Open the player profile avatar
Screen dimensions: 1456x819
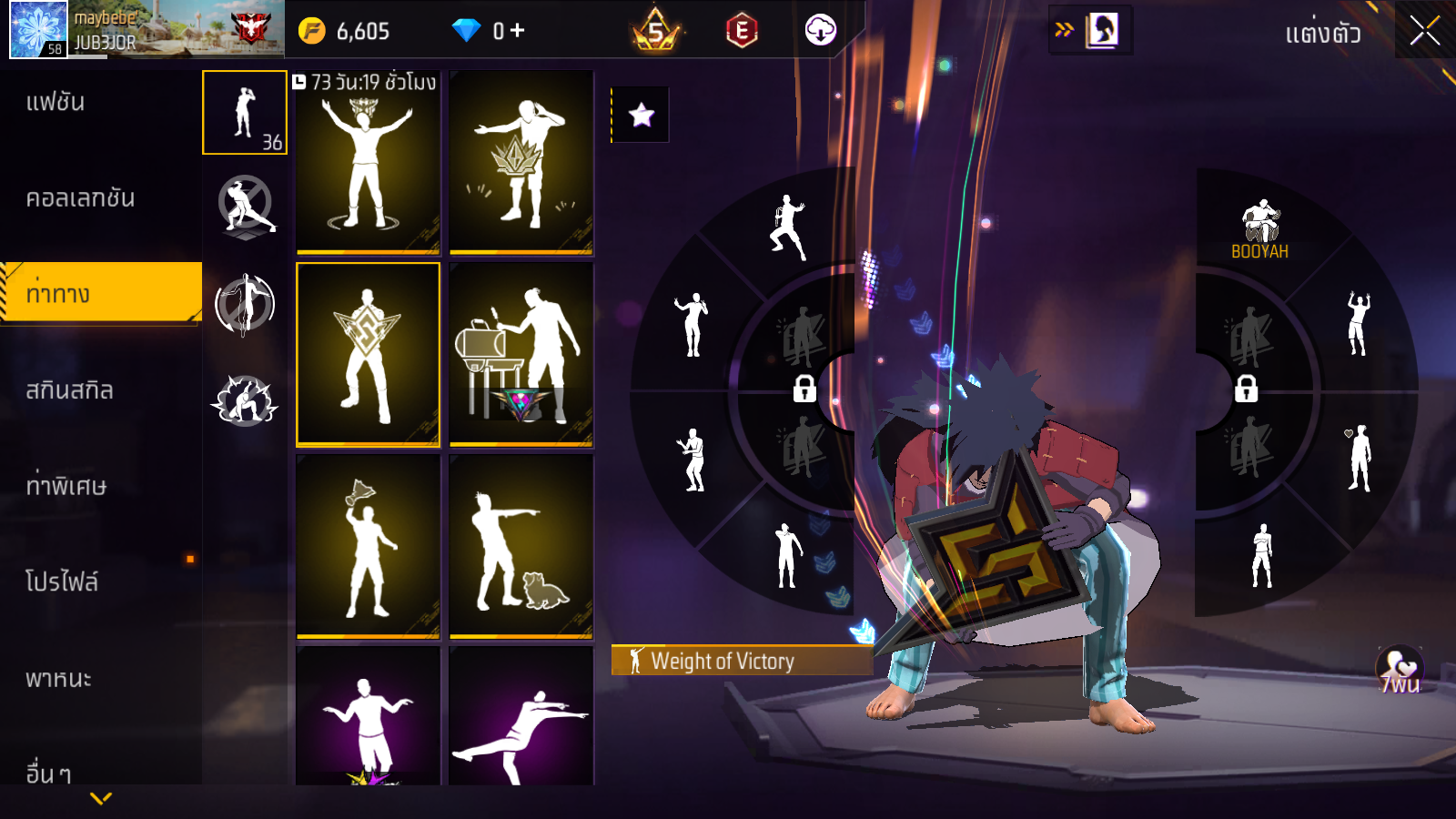[38, 29]
